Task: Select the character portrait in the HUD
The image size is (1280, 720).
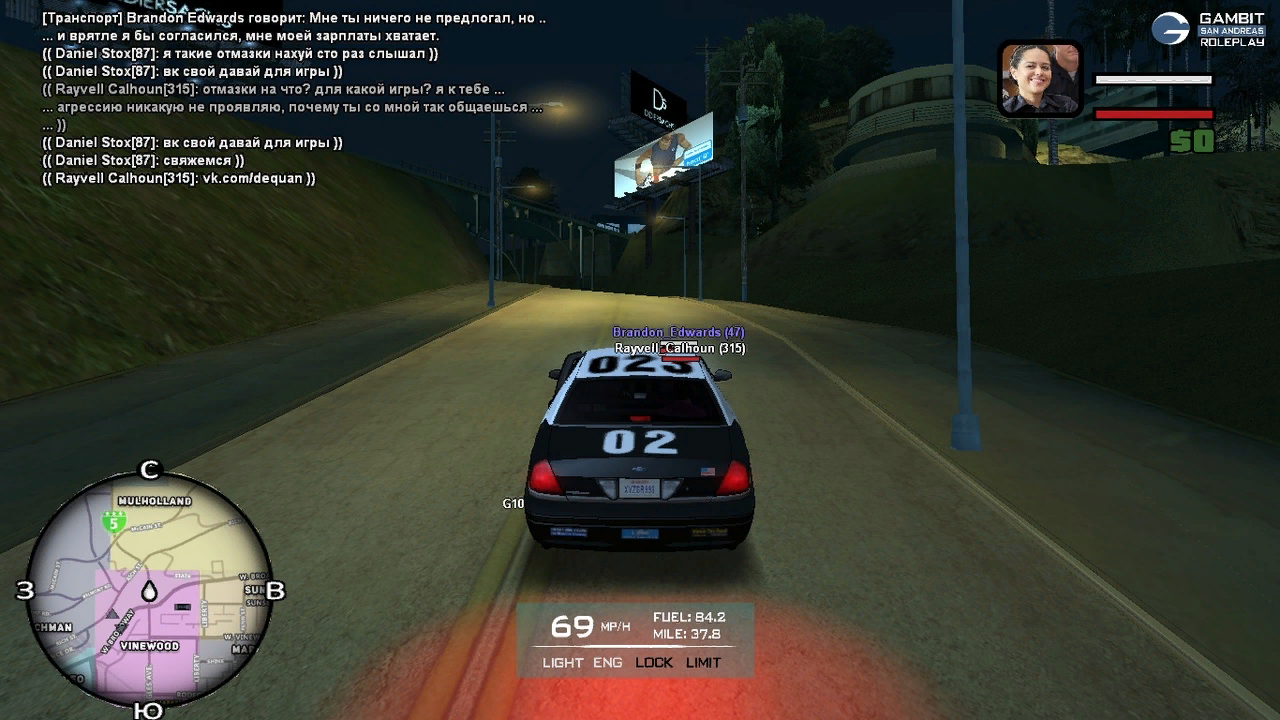Action: coord(1040,79)
